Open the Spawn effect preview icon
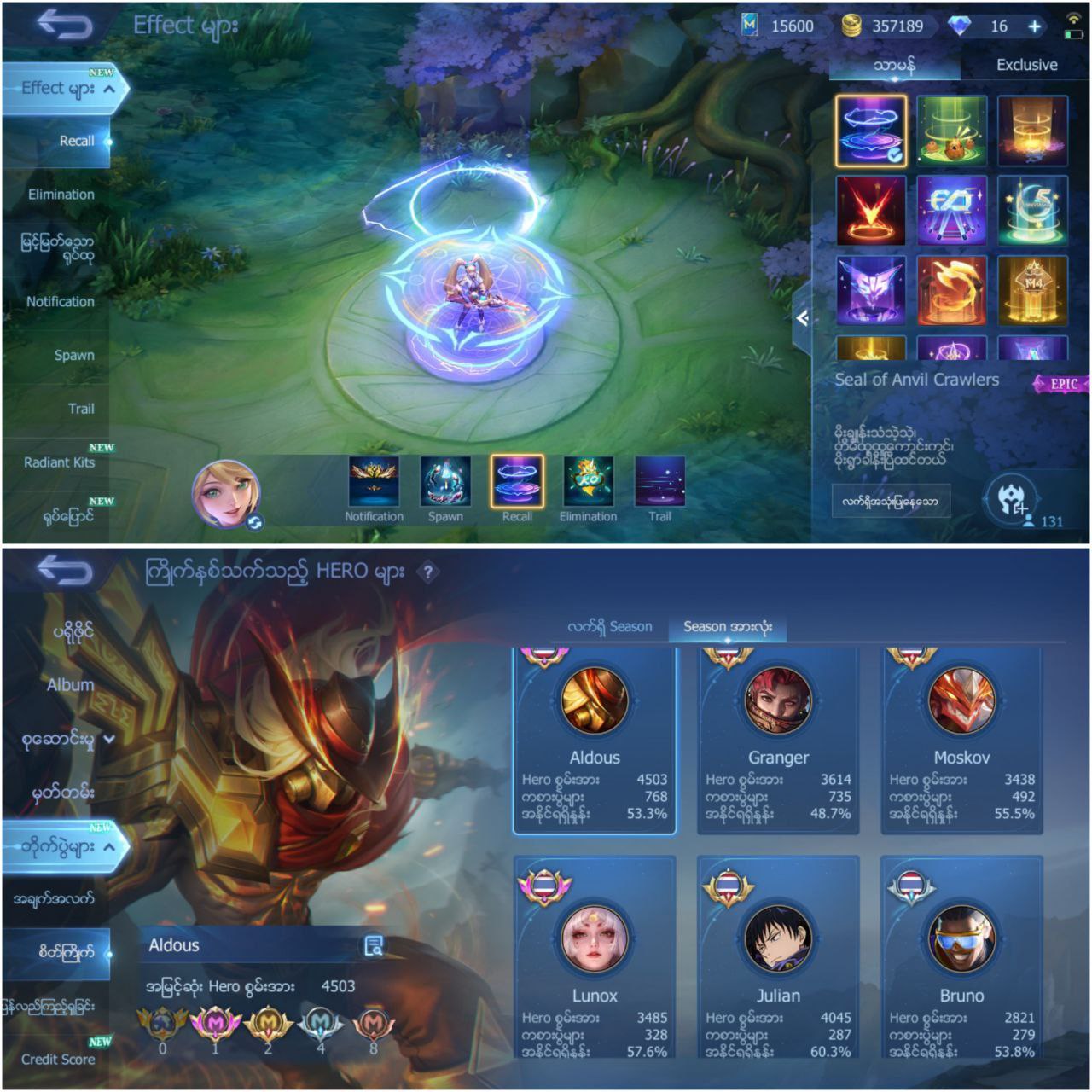1092x1092 pixels. [444, 483]
